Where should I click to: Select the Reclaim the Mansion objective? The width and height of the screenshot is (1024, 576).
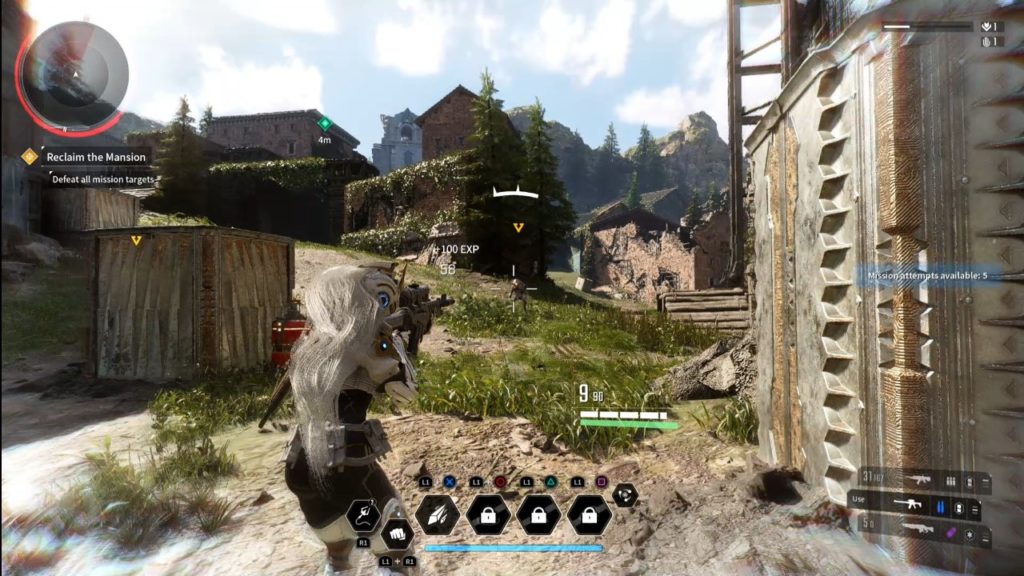97,157
